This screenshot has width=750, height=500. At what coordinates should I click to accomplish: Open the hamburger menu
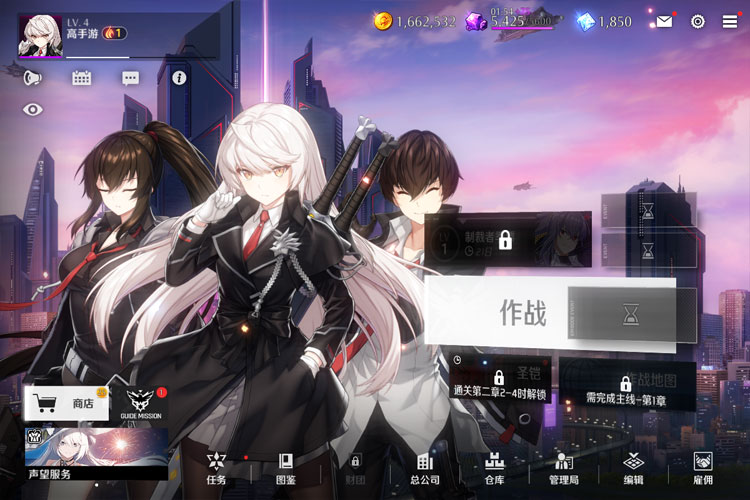point(730,21)
